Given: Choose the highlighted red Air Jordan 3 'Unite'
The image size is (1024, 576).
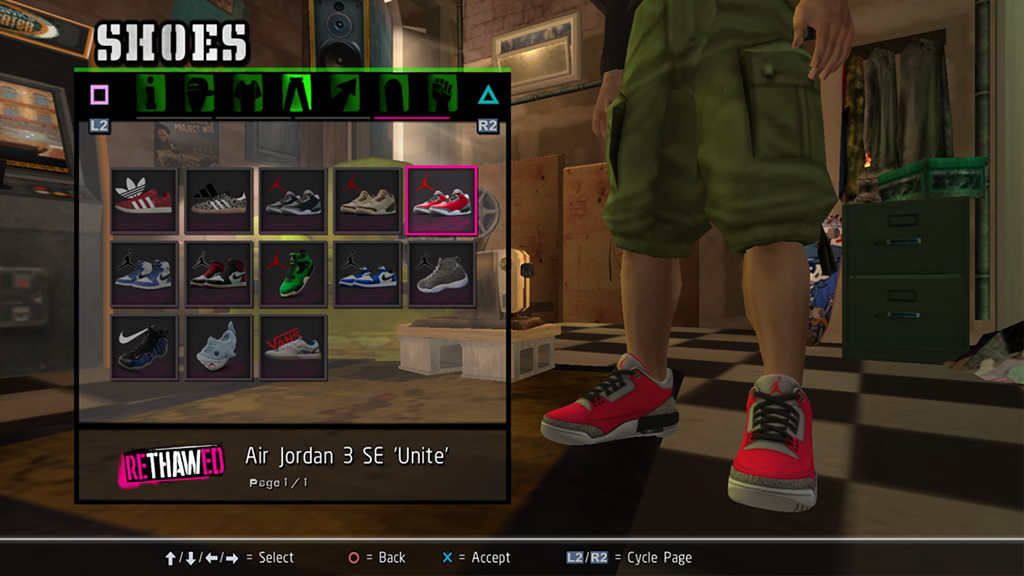Looking at the screenshot, I should coord(441,201).
